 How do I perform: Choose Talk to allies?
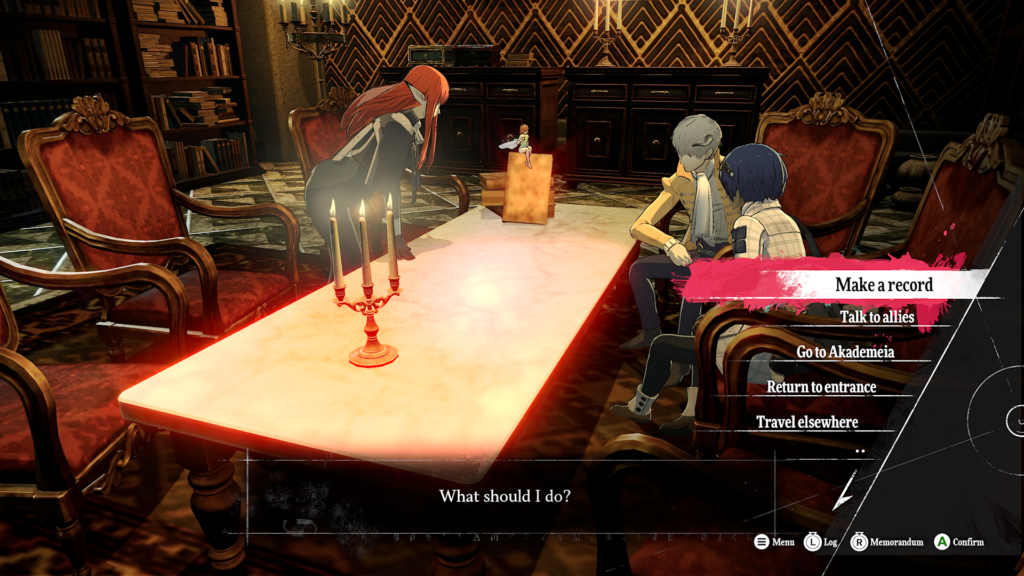tap(877, 317)
